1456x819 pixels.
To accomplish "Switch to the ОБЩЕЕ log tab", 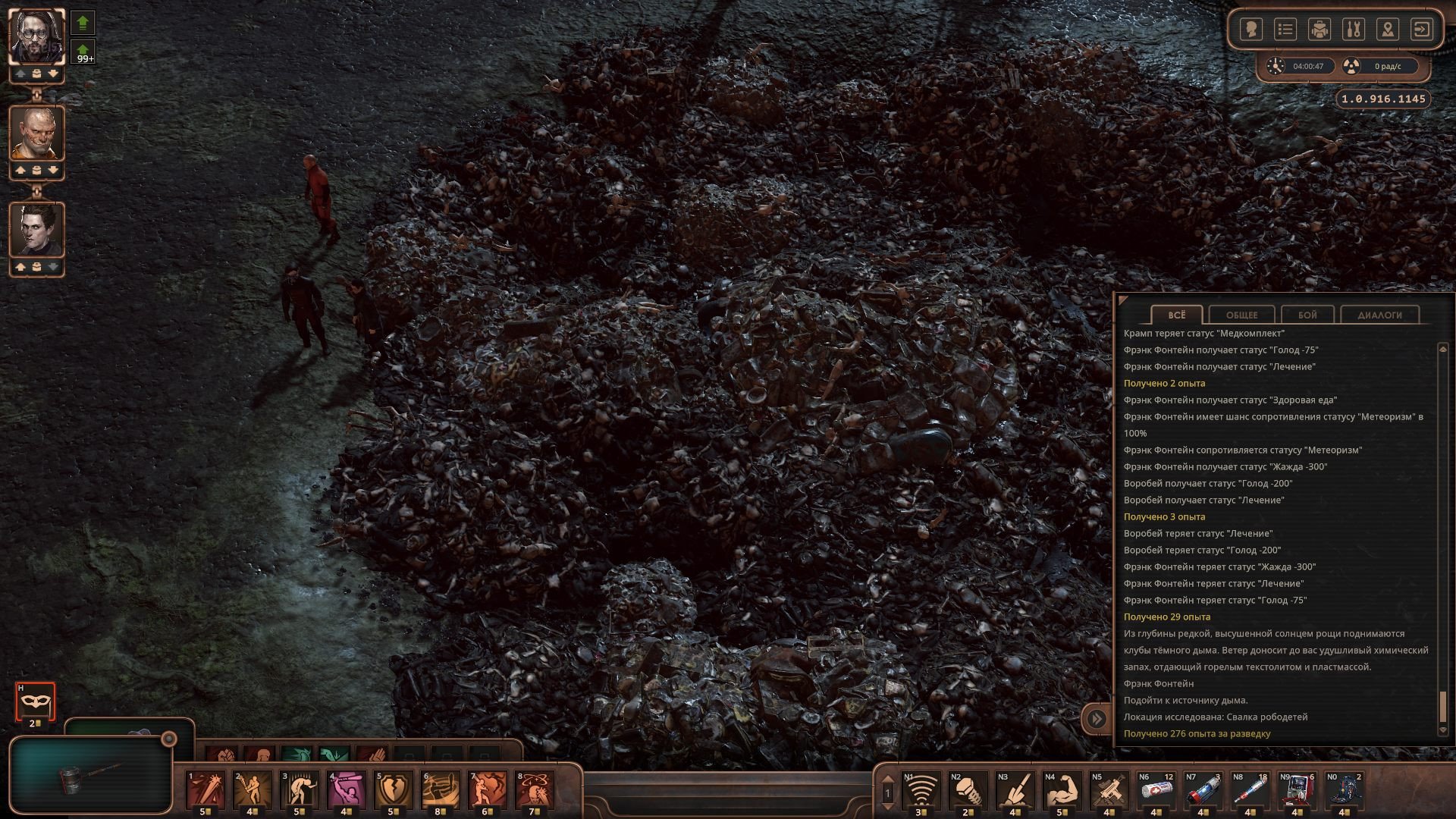I will (x=1241, y=315).
